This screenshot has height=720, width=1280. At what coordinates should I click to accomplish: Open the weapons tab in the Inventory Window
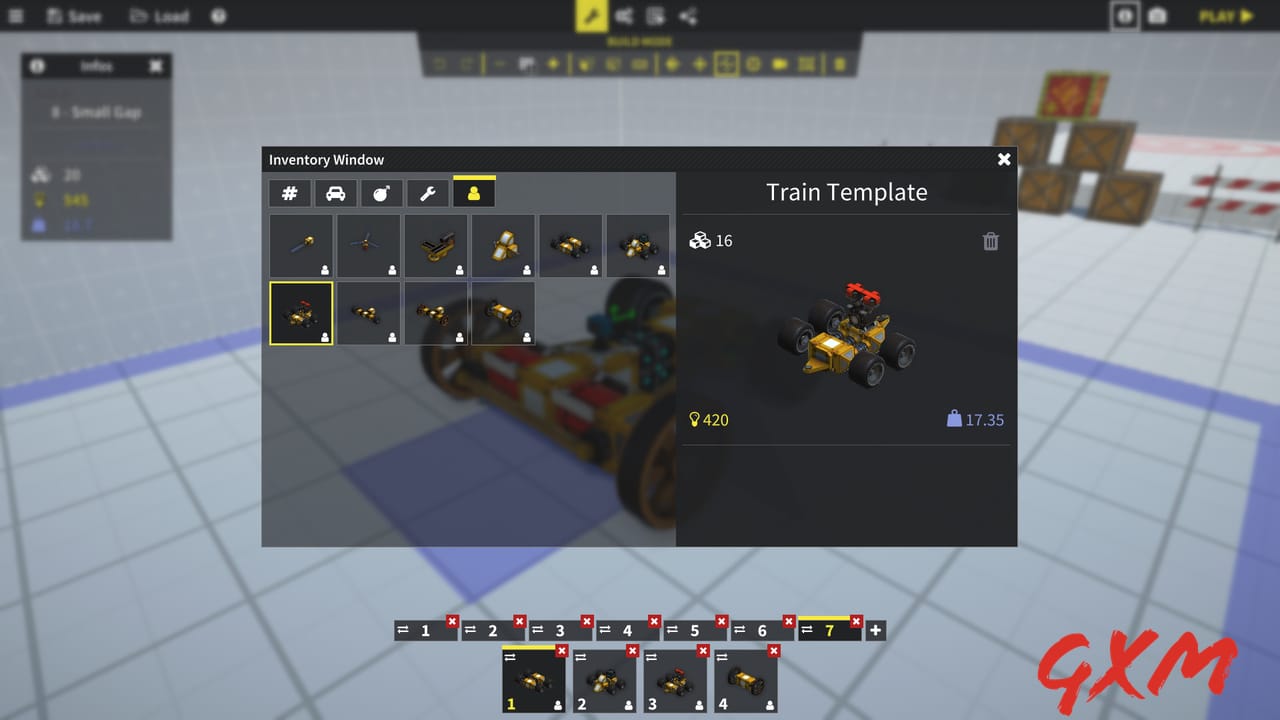coord(381,192)
